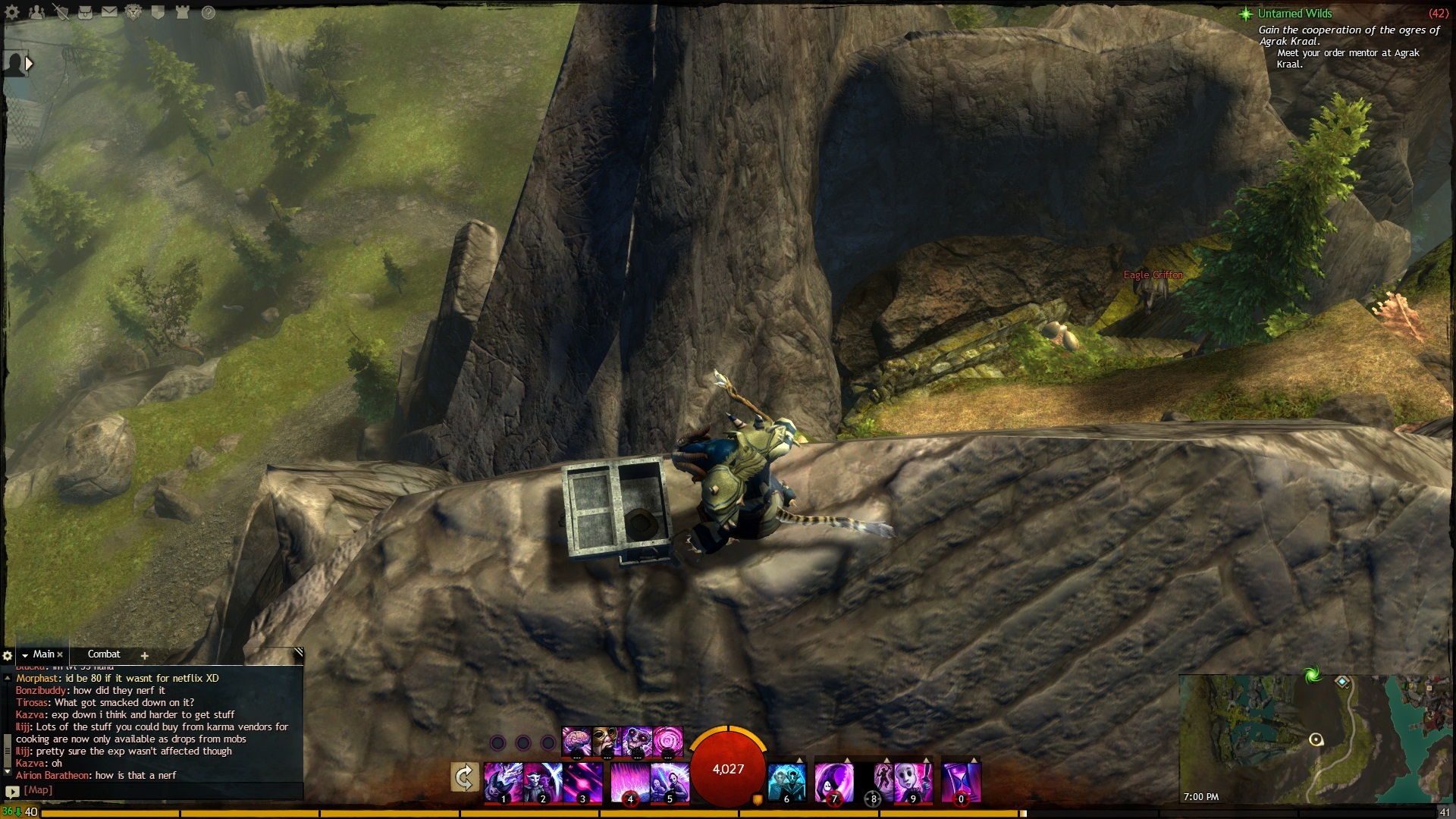Screen dimensions: 1456x819
Task: Open the question mark help icon
Action: click(x=208, y=12)
